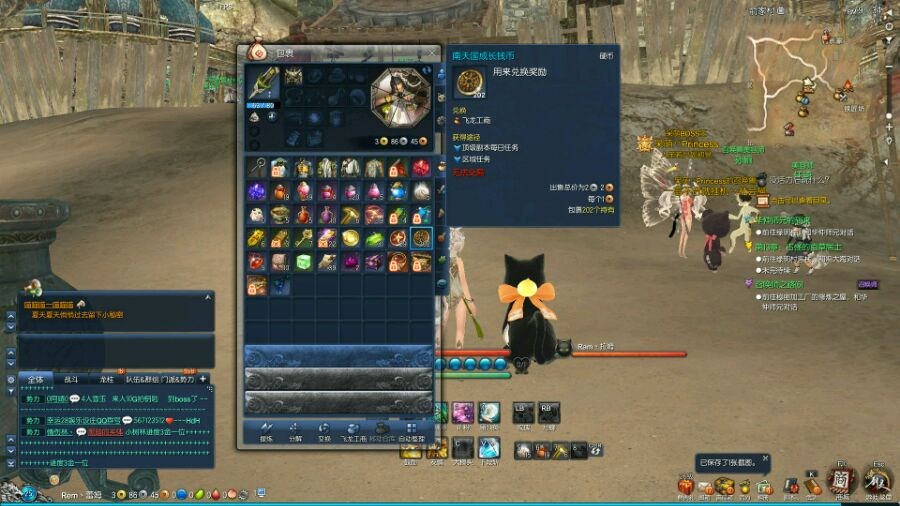Select the highlighted coin item in the bag
The image size is (900, 506).
[x=421, y=238]
